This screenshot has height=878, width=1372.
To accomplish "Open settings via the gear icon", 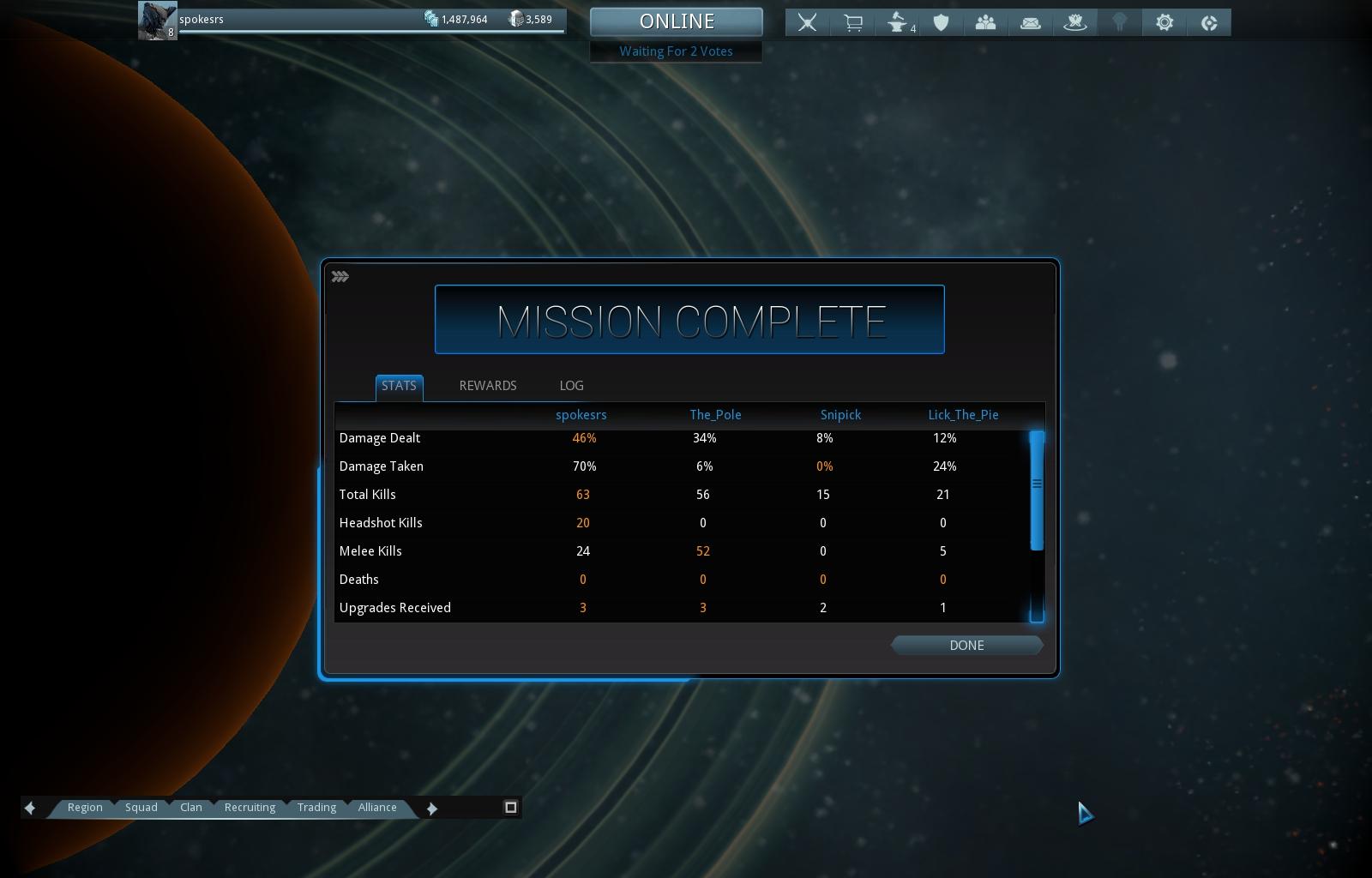I will (x=1164, y=22).
